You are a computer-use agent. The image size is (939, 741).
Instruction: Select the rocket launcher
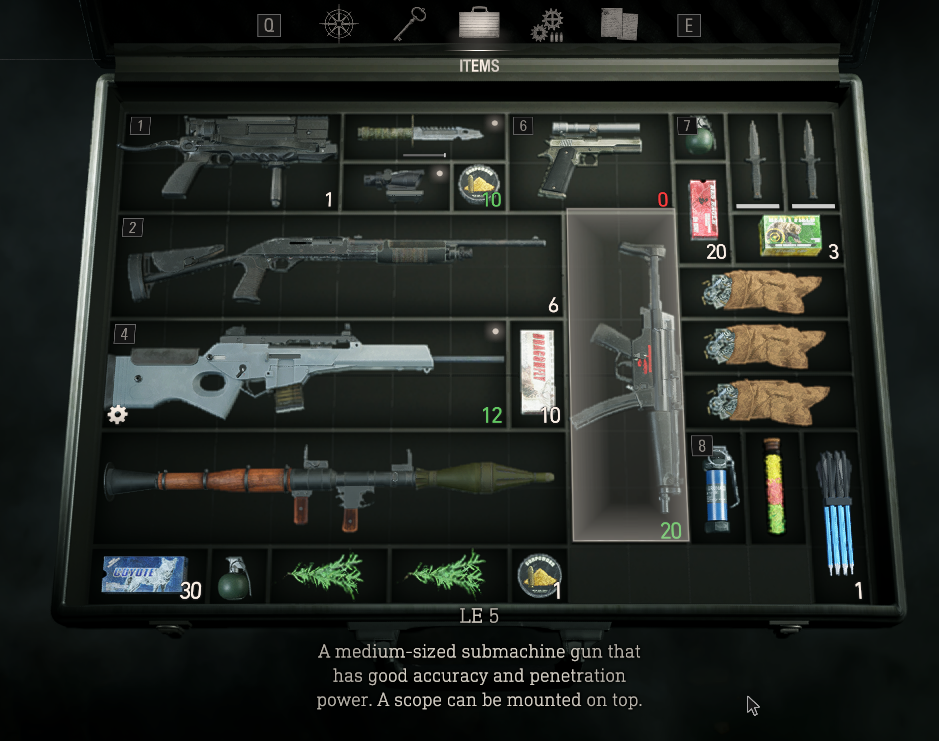click(330, 487)
